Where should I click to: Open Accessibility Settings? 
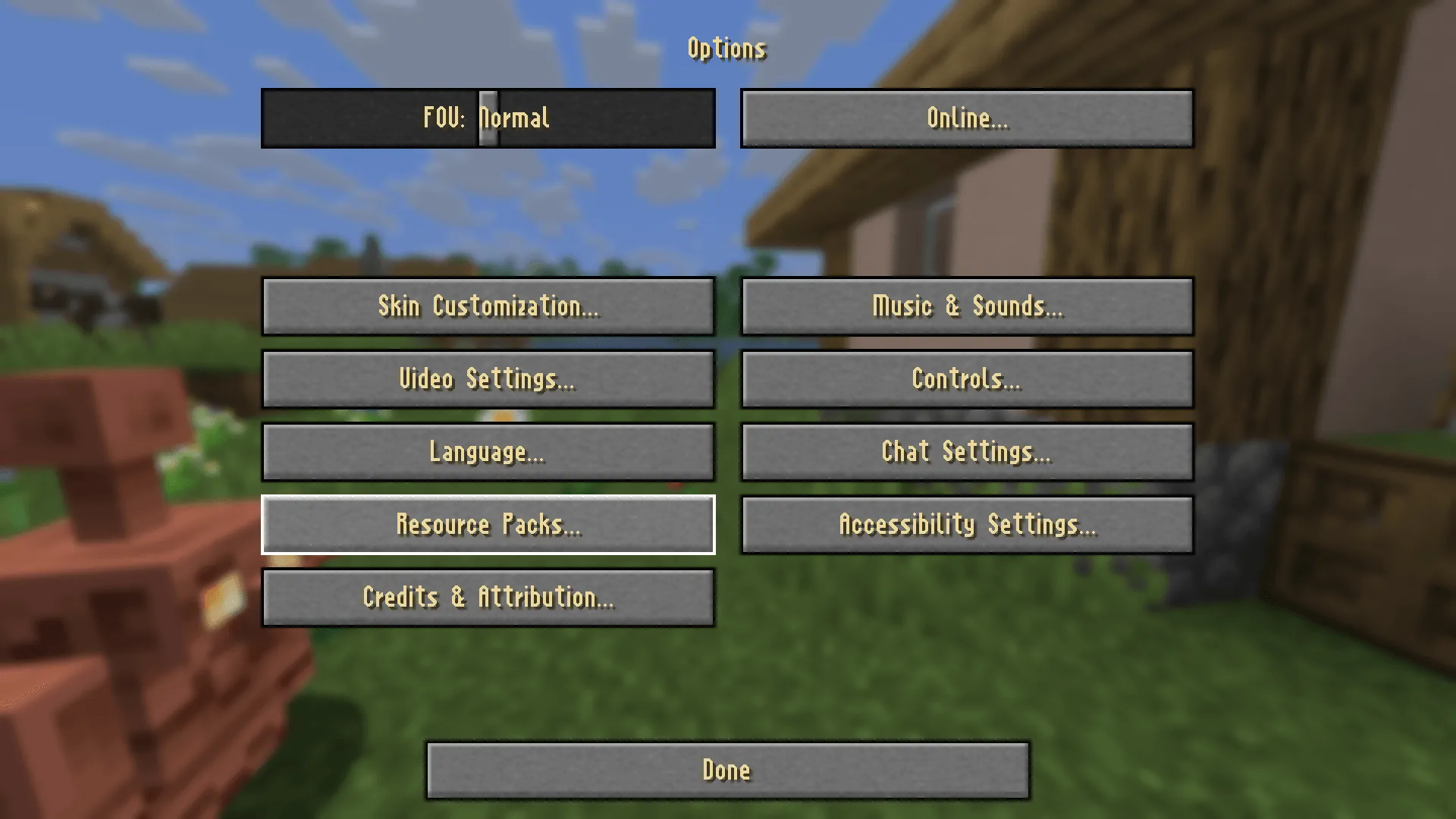(968, 524)
